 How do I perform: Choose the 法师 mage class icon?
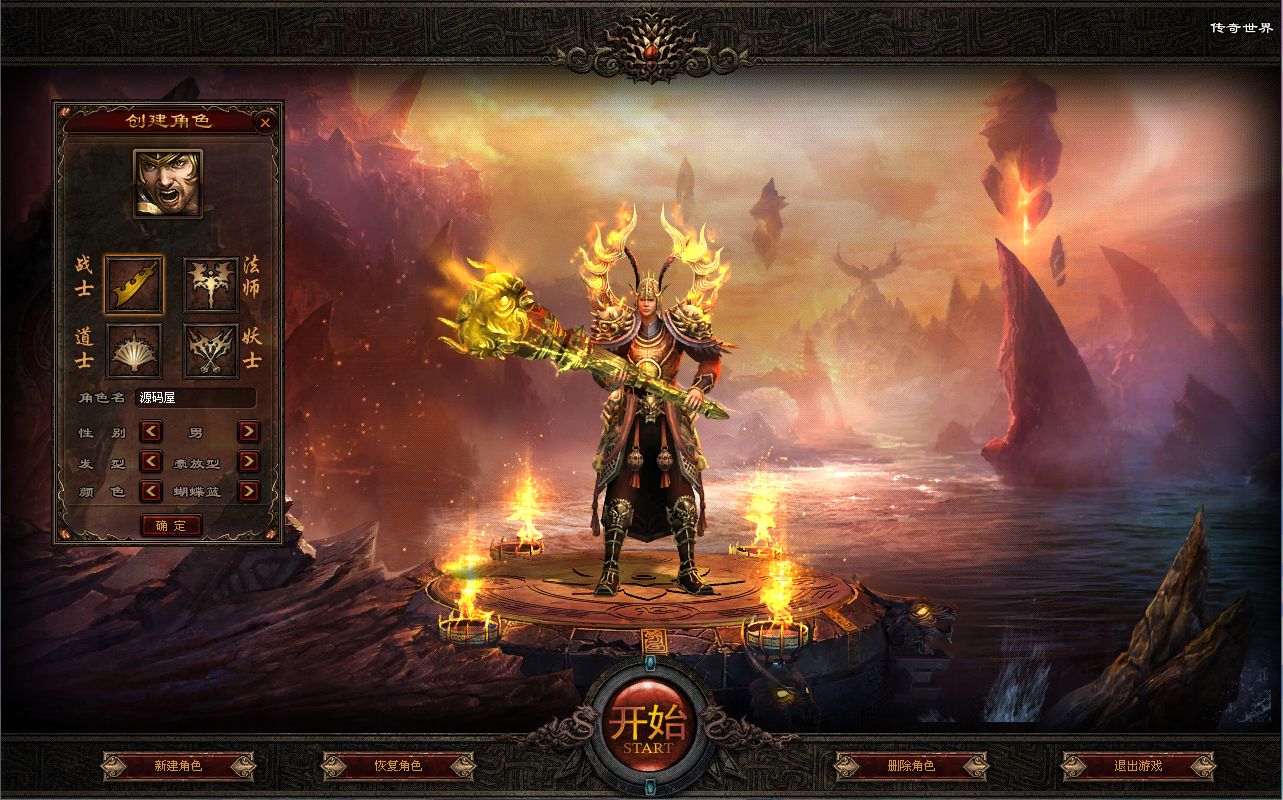tap(211, 285)
